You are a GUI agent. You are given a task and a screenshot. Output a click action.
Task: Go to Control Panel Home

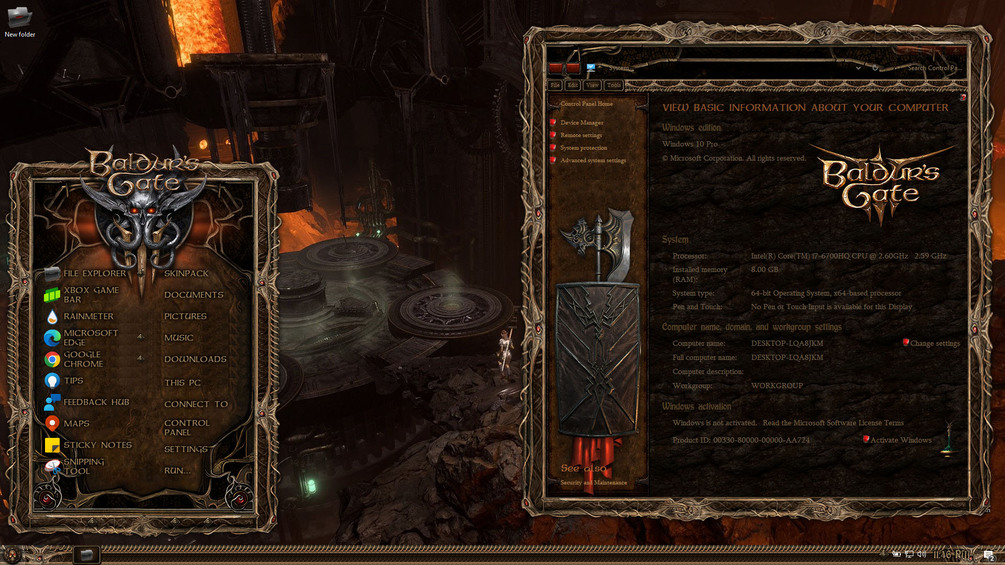(586, 104)
